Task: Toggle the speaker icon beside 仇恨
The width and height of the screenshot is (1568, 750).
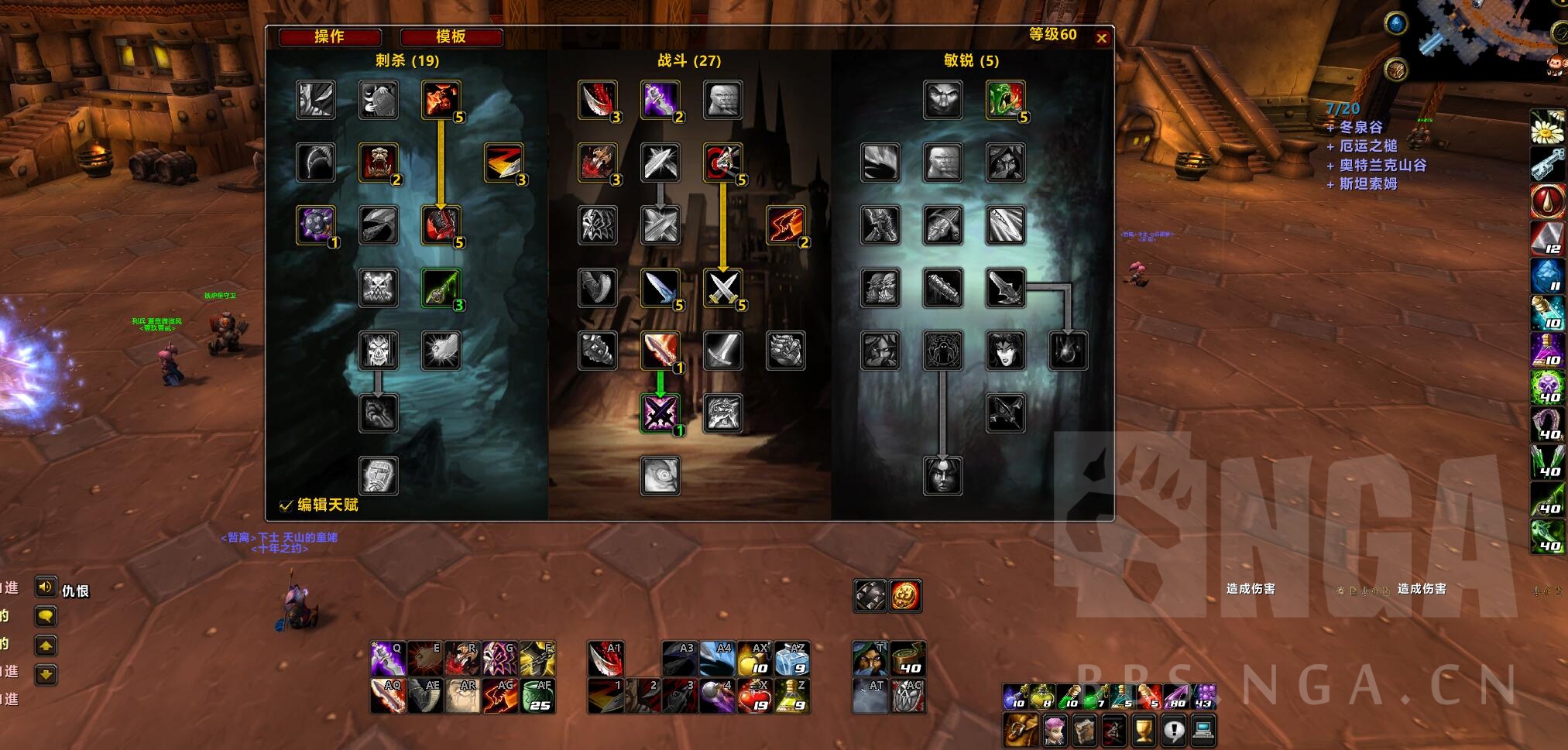Action: click(46, 587)
